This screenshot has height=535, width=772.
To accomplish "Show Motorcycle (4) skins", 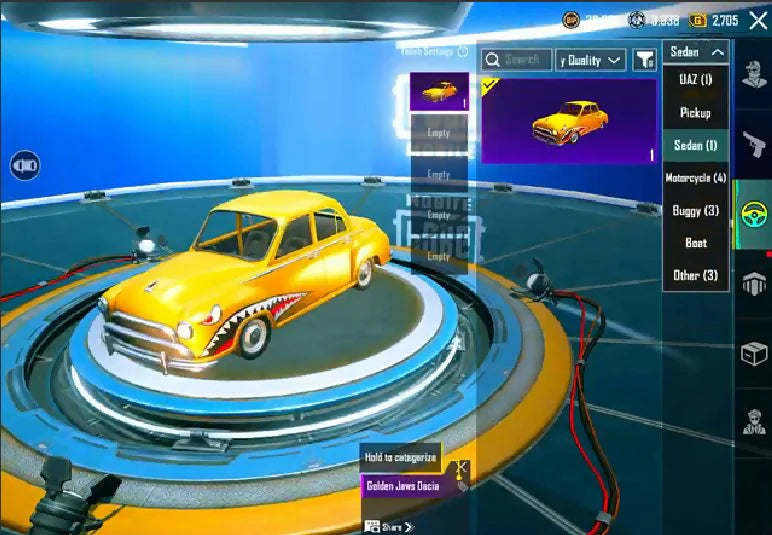I will (x=696, y=178).
